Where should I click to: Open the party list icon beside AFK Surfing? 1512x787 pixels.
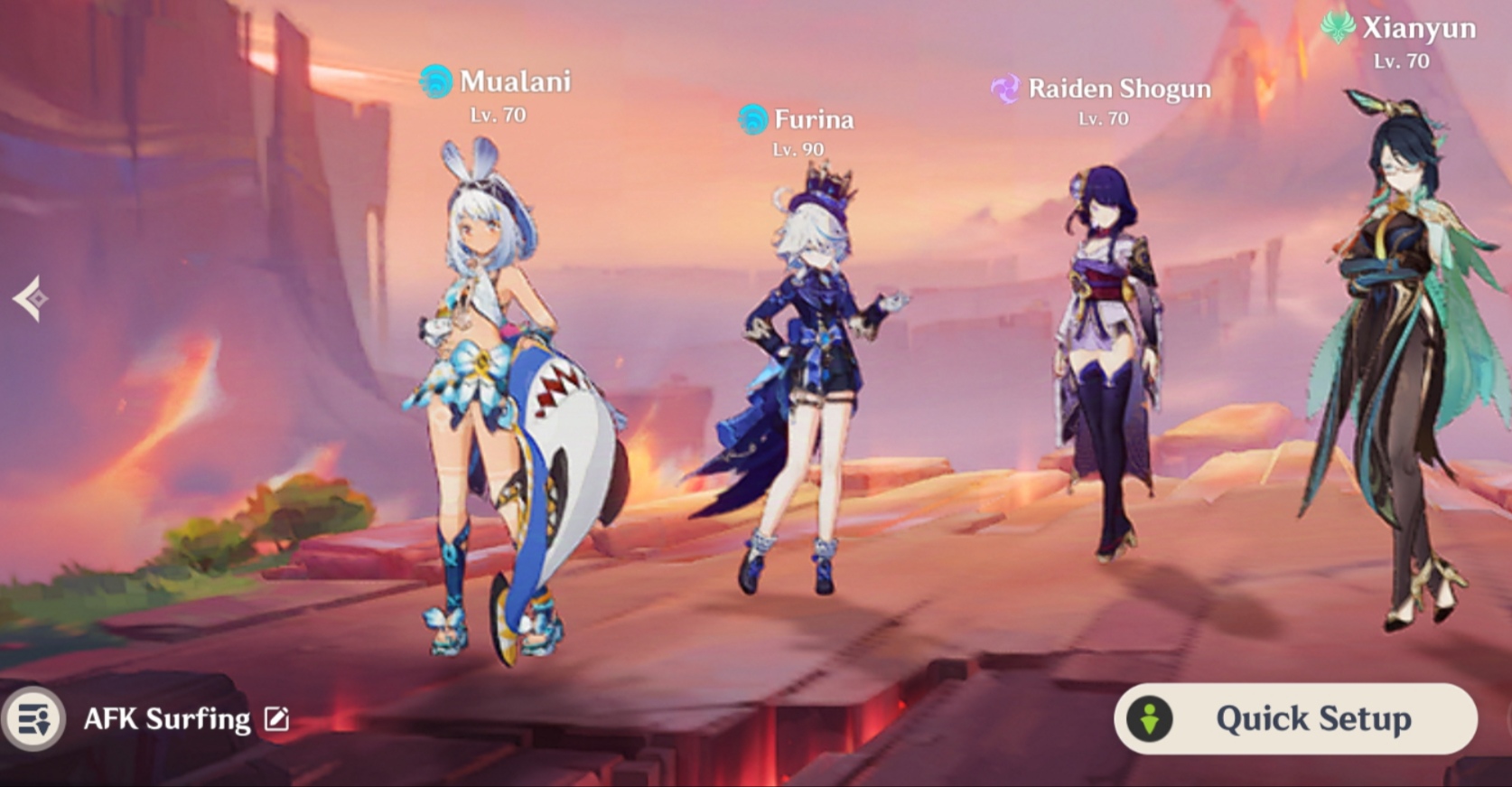[34, 720]
